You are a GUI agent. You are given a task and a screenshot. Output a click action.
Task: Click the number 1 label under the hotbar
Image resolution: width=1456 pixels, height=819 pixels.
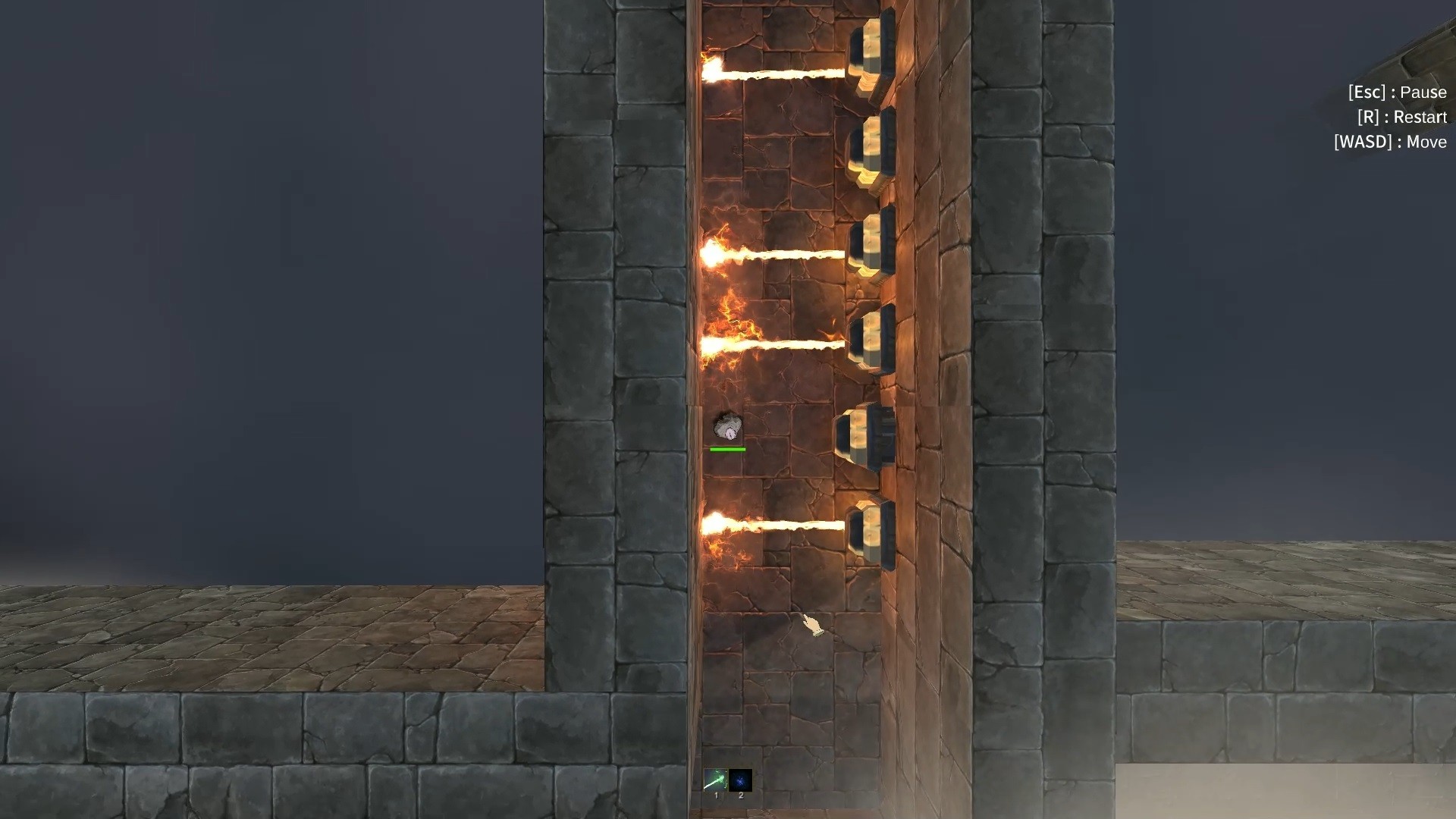(x=715, y=795)
